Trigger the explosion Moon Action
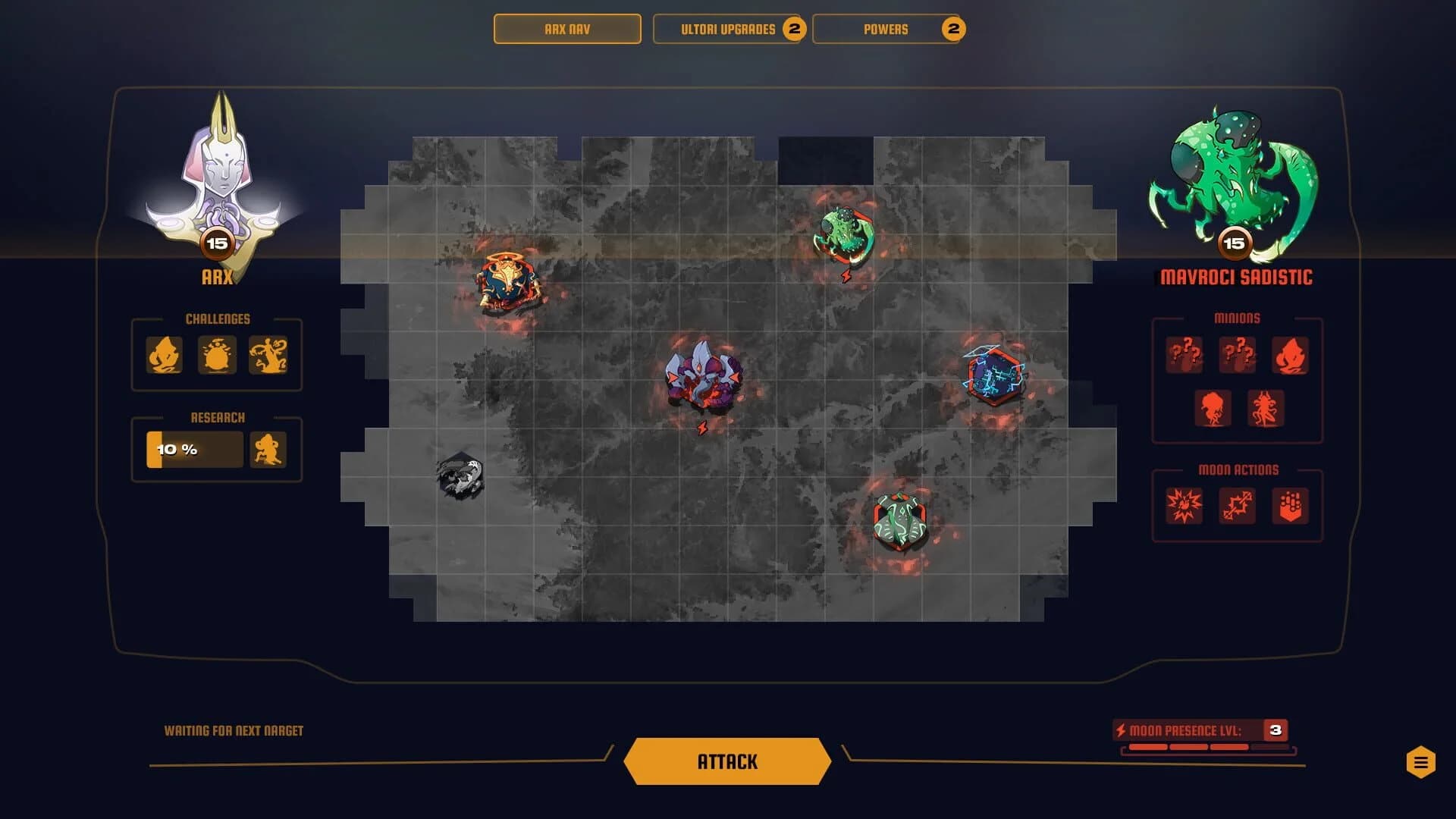This screenshot has width=1456, height=819. [x=1185, y=507]
